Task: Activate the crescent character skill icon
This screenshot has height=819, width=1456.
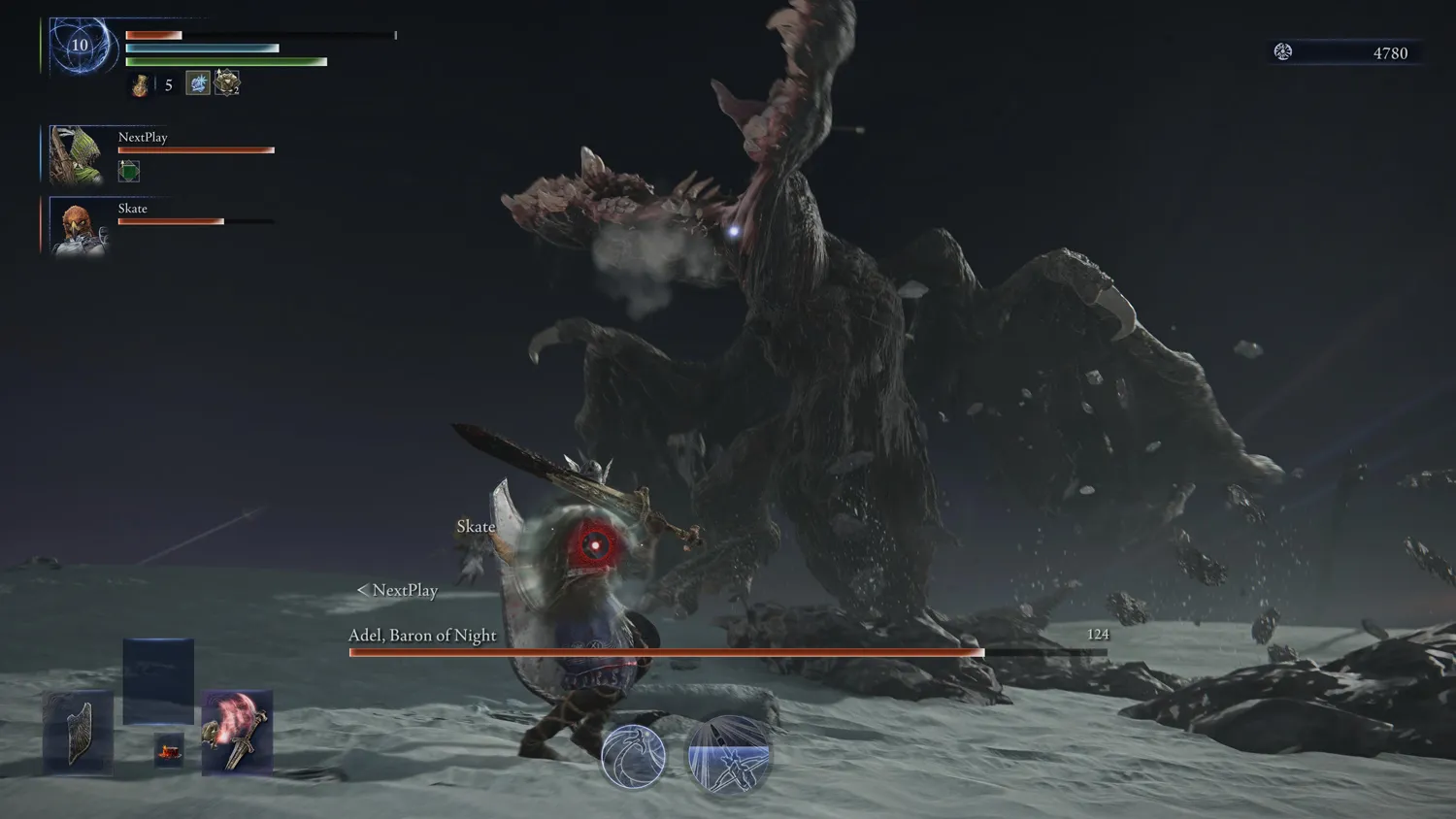Action: point(633,756)
